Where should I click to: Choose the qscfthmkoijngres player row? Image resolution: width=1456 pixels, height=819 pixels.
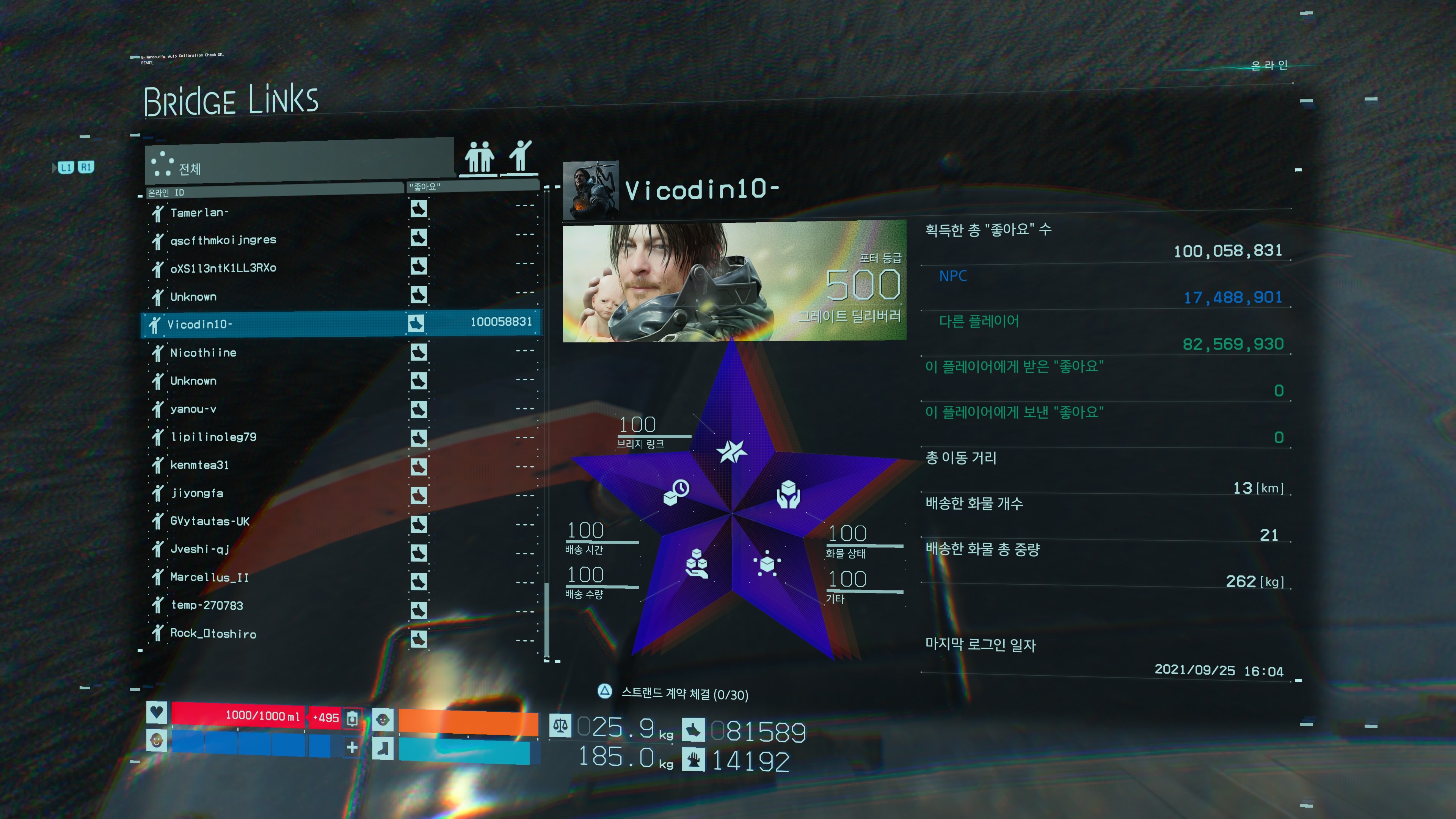coord(223,240)
